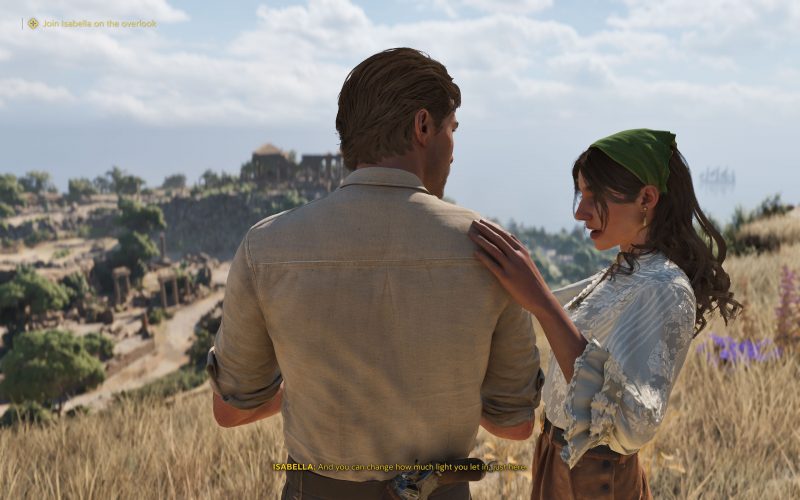Select the "Join Isabella on the overlook" objective
800x500 pixels.
98,23
